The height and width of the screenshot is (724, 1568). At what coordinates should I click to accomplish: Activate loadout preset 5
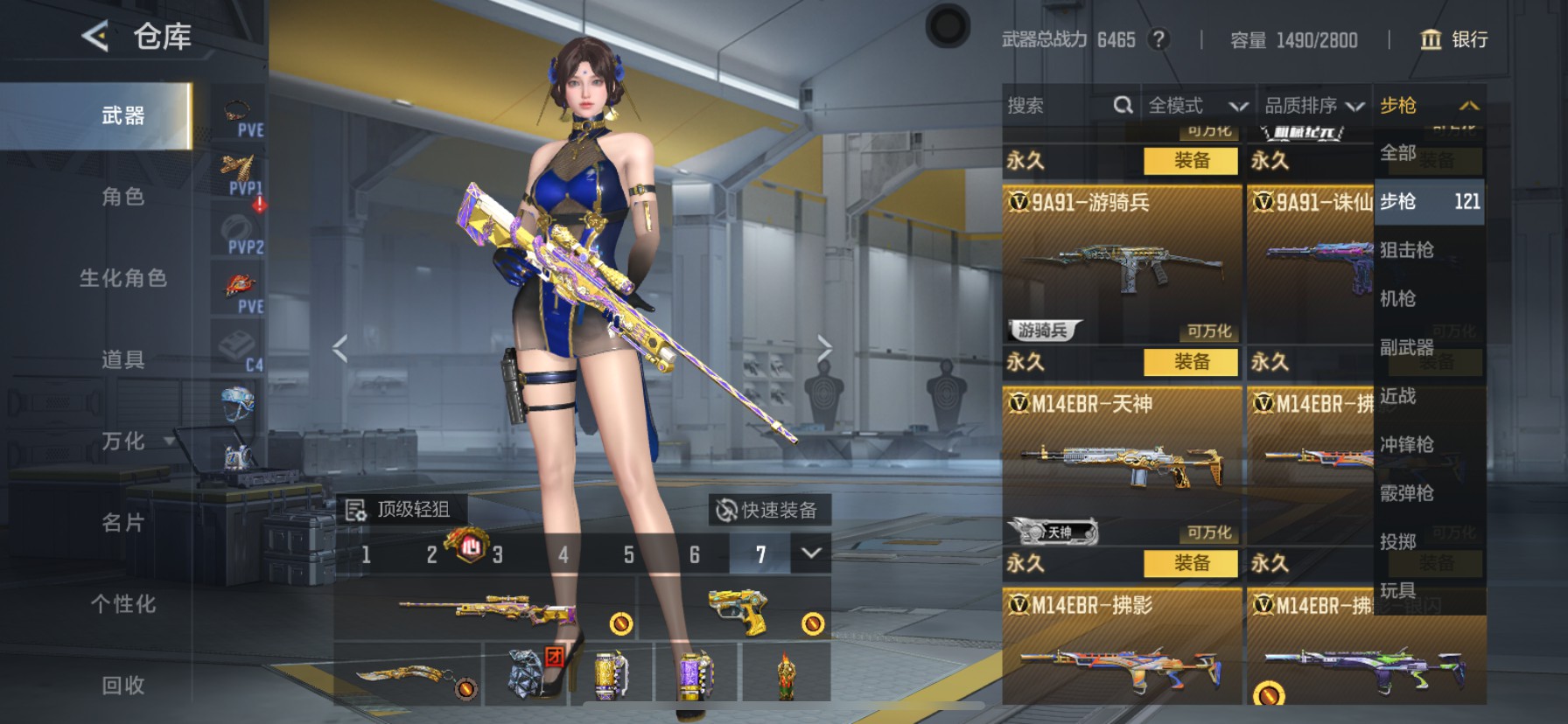(628, 555)
